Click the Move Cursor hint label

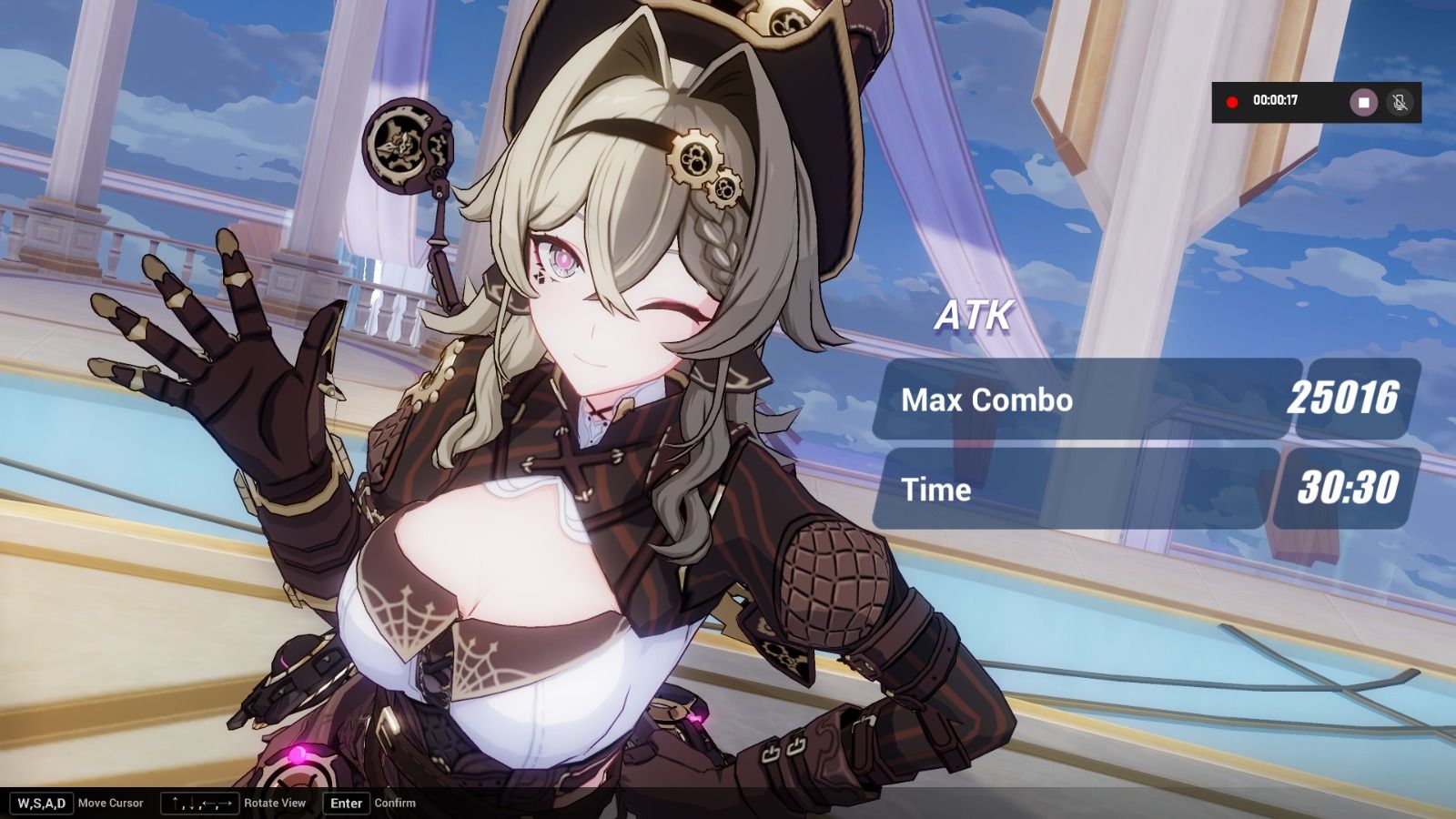tap(111, 803)
